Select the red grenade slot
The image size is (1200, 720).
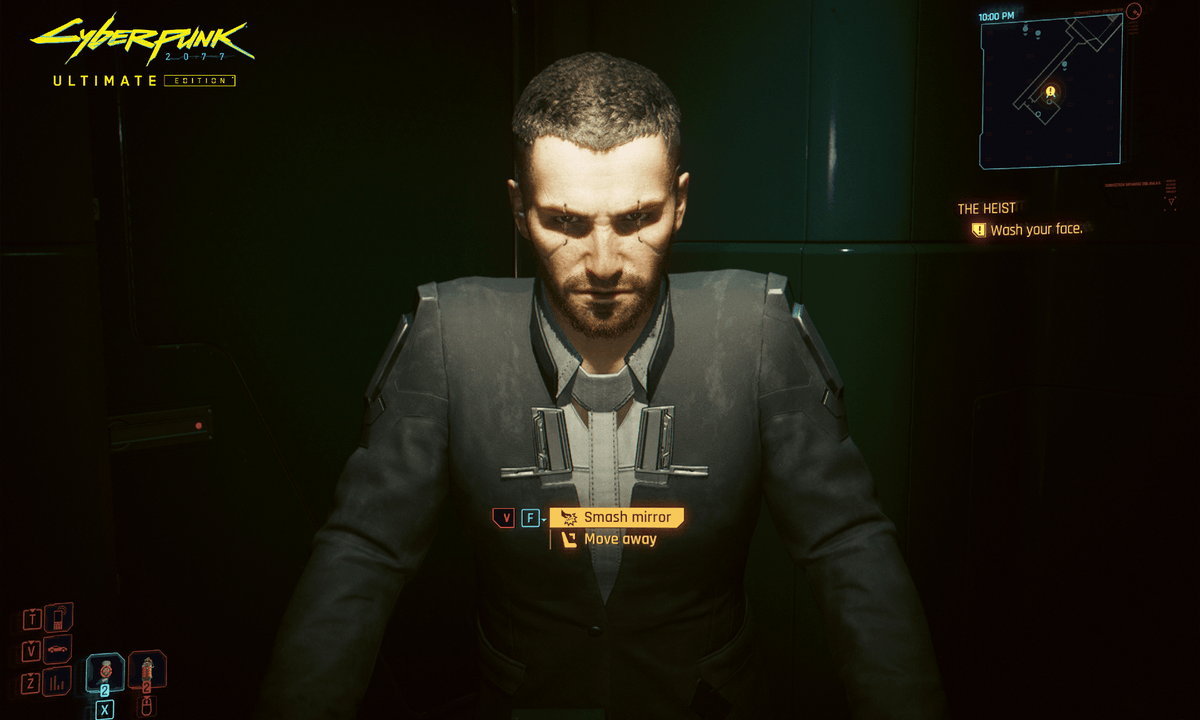click(146, 671)
